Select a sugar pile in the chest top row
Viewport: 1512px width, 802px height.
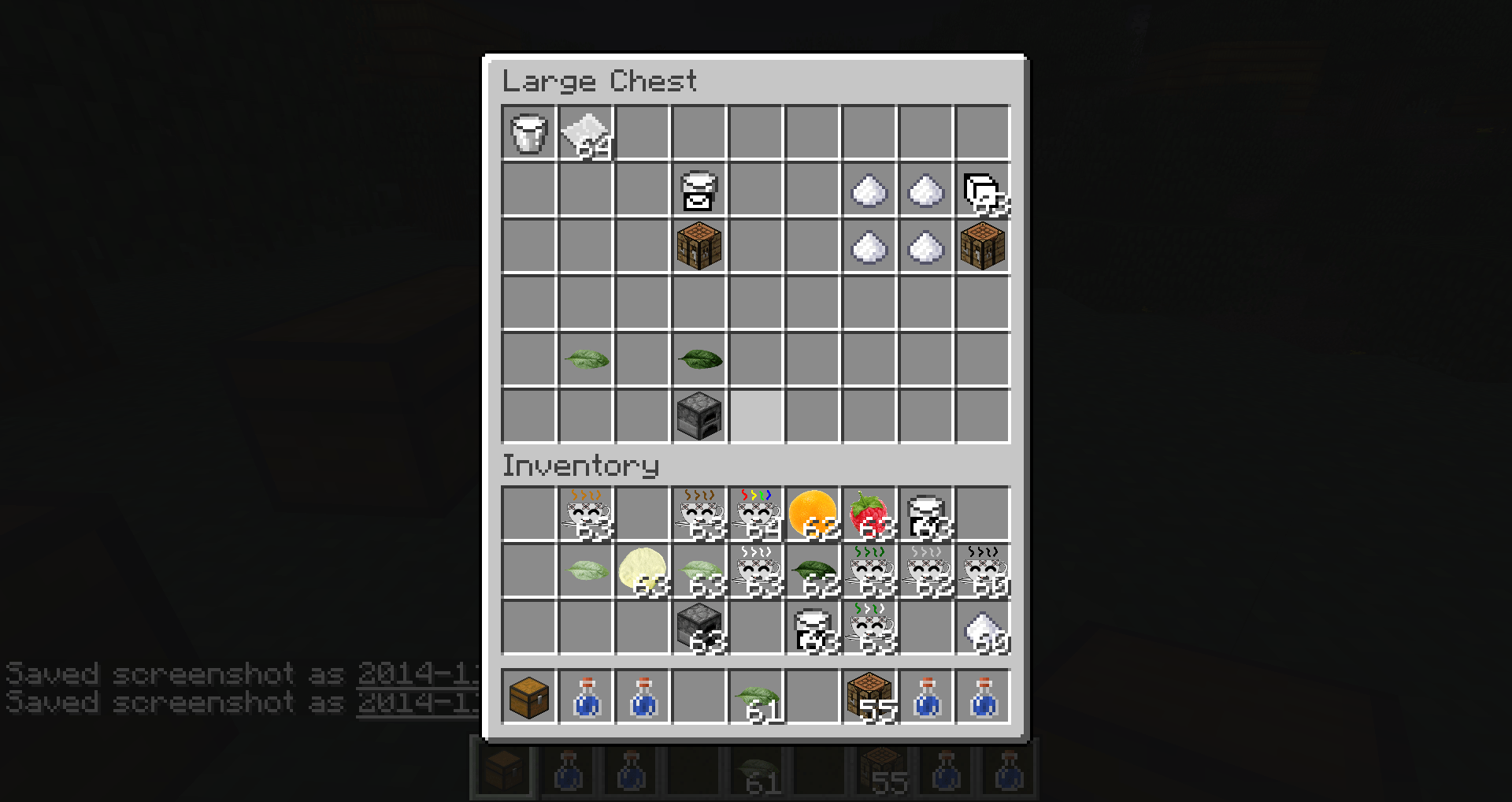click(869, 190)
